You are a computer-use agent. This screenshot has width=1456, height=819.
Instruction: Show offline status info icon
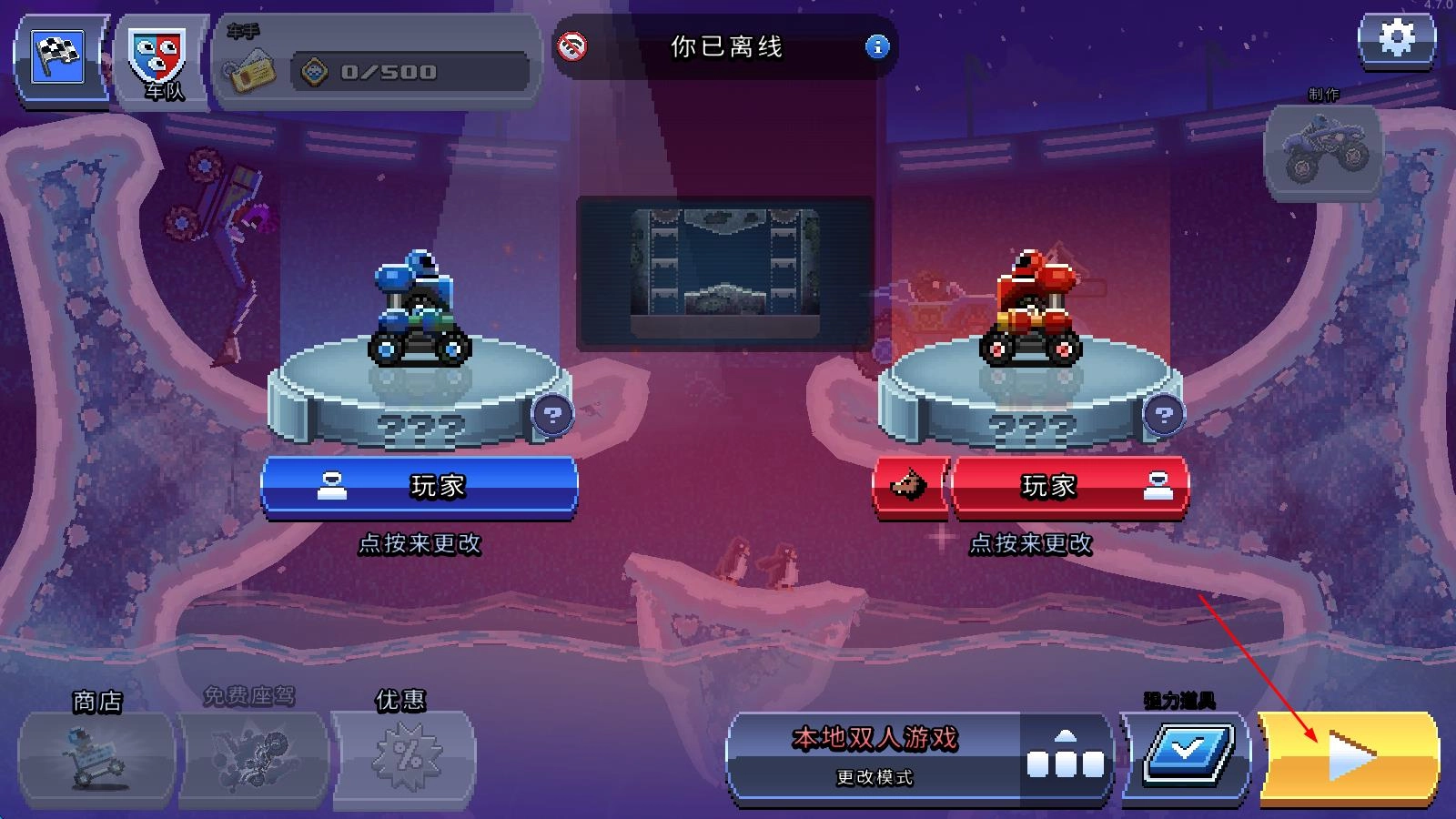(876, 46)
